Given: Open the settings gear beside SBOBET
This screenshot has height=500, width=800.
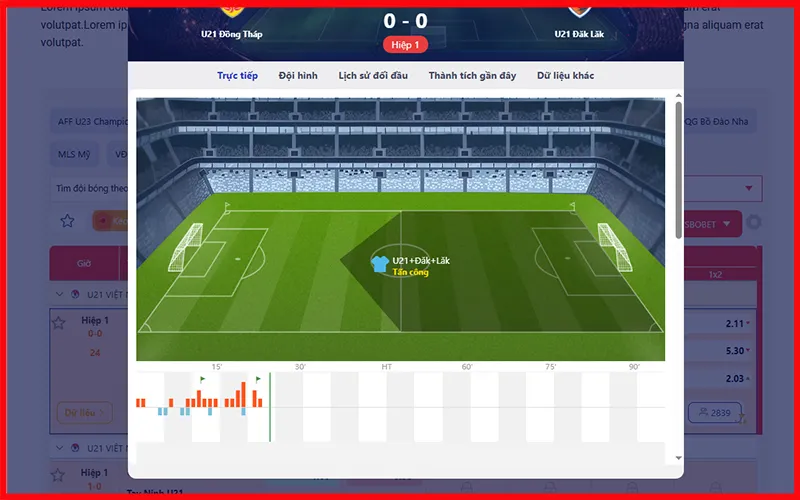Looking at the screenshot, I should (754, 223).
